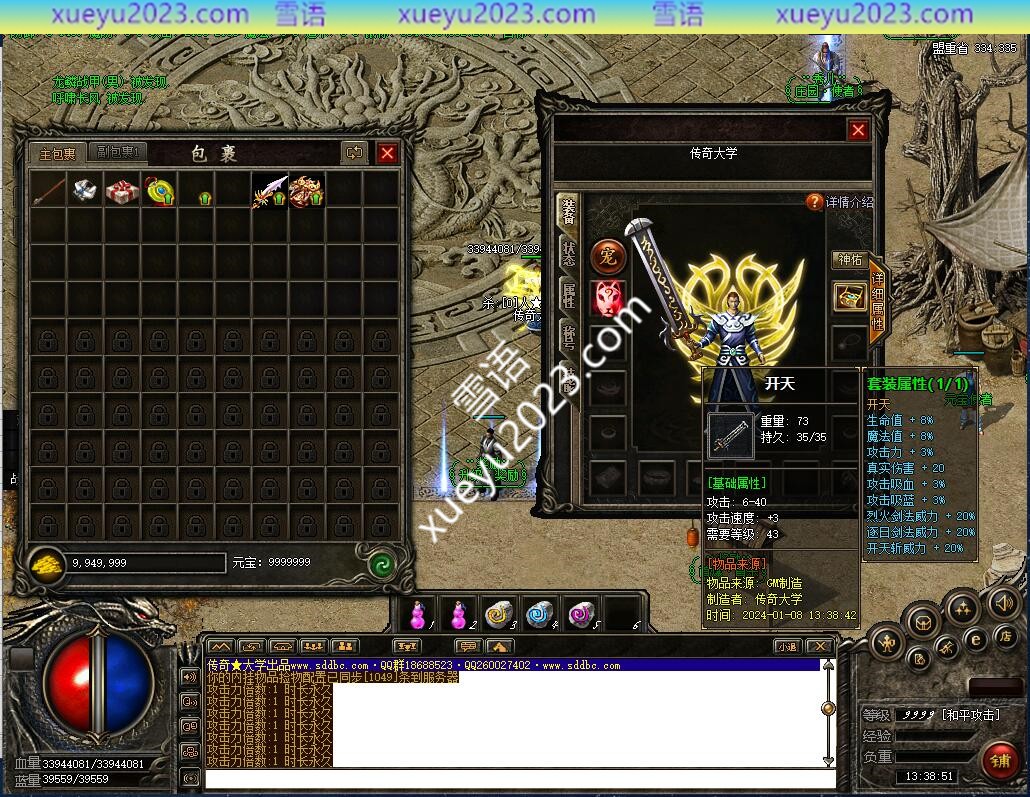Open the 神佑 blessing button
This screenshot has height=797, width=1030.
[x=849, y=260]
